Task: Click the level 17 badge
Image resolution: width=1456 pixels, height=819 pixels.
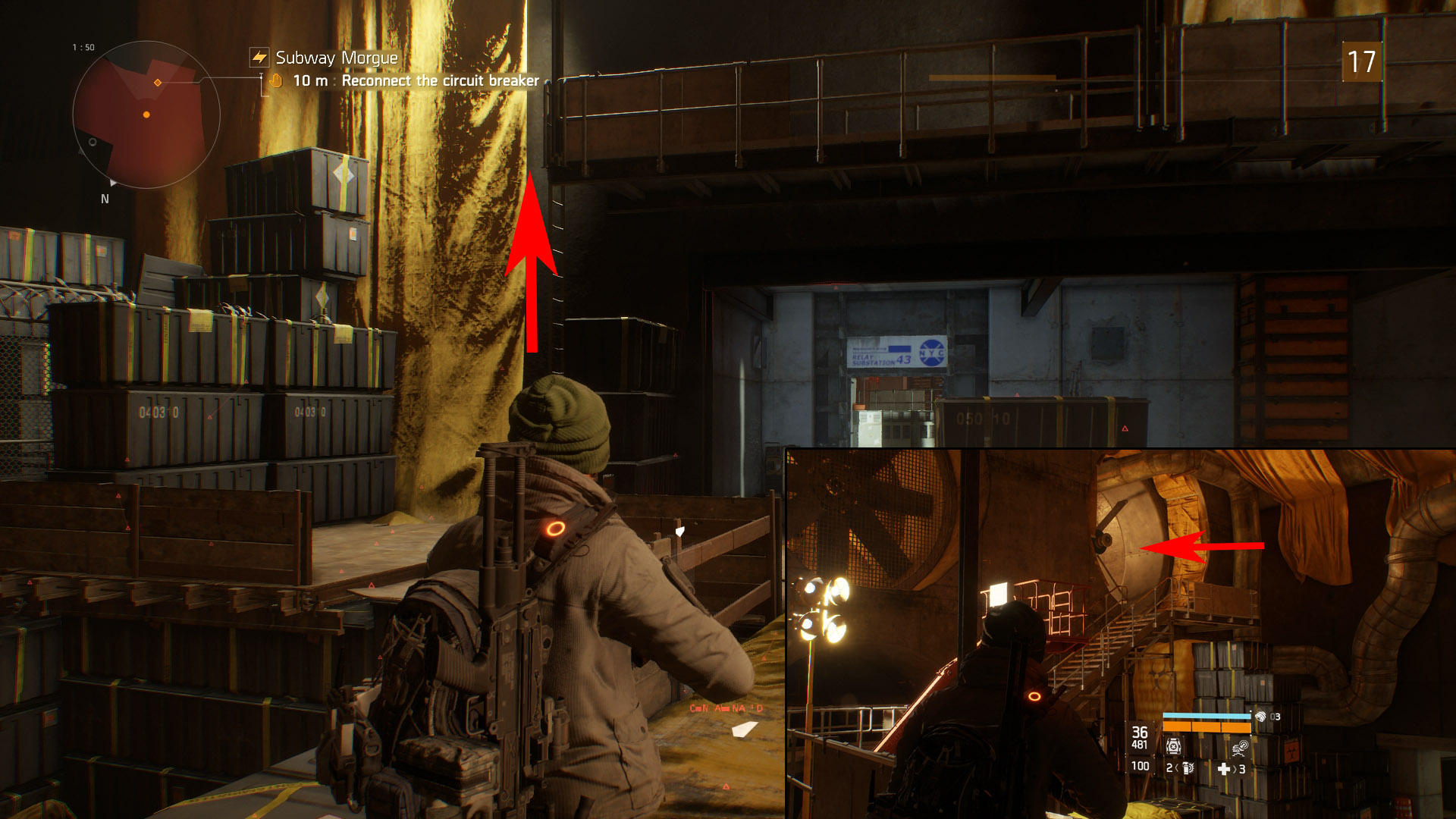Action: 1361,62
